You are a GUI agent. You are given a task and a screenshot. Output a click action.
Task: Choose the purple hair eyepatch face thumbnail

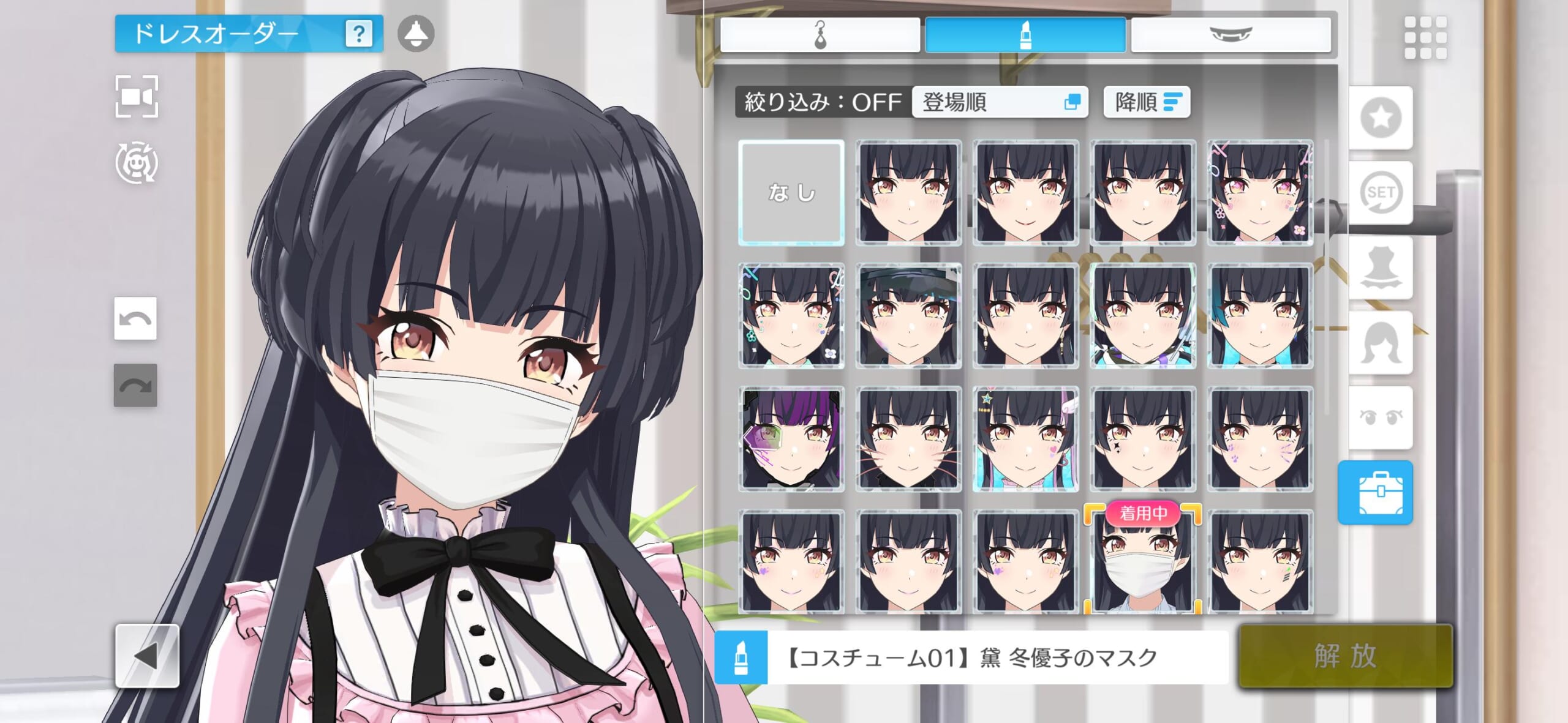[791, 439]
